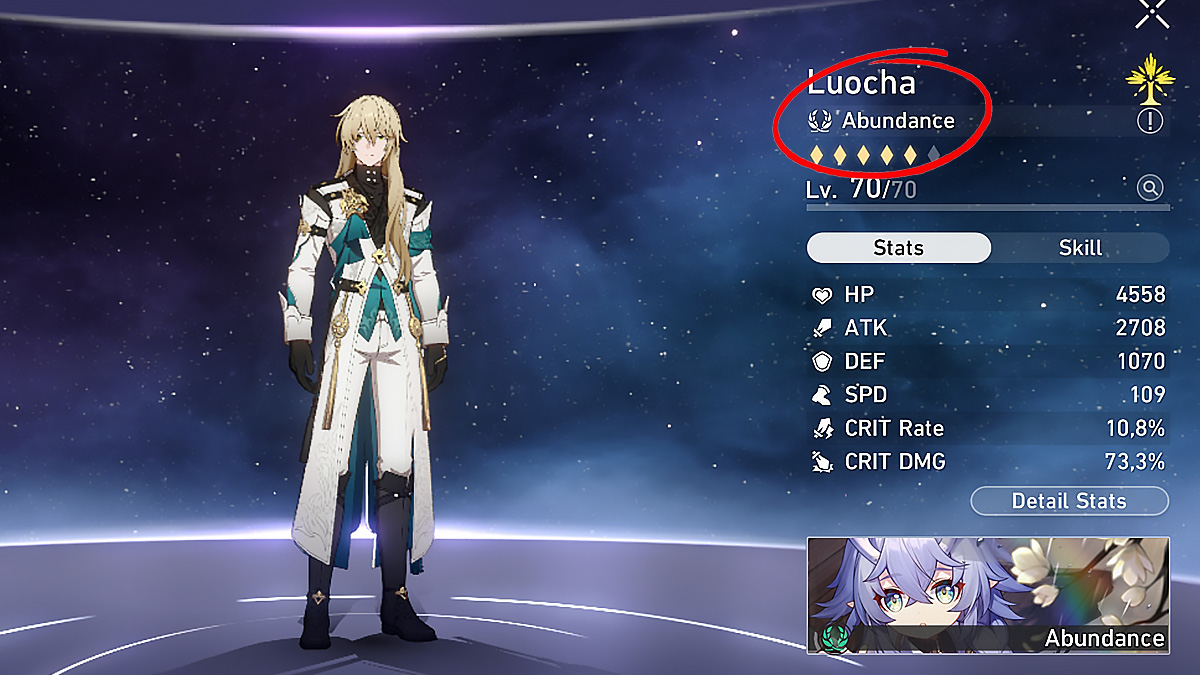Screen dimensions: 1200x675
Task: Open the Detail Stats view
Action: pyautogui.click(x=1069, y=501)
